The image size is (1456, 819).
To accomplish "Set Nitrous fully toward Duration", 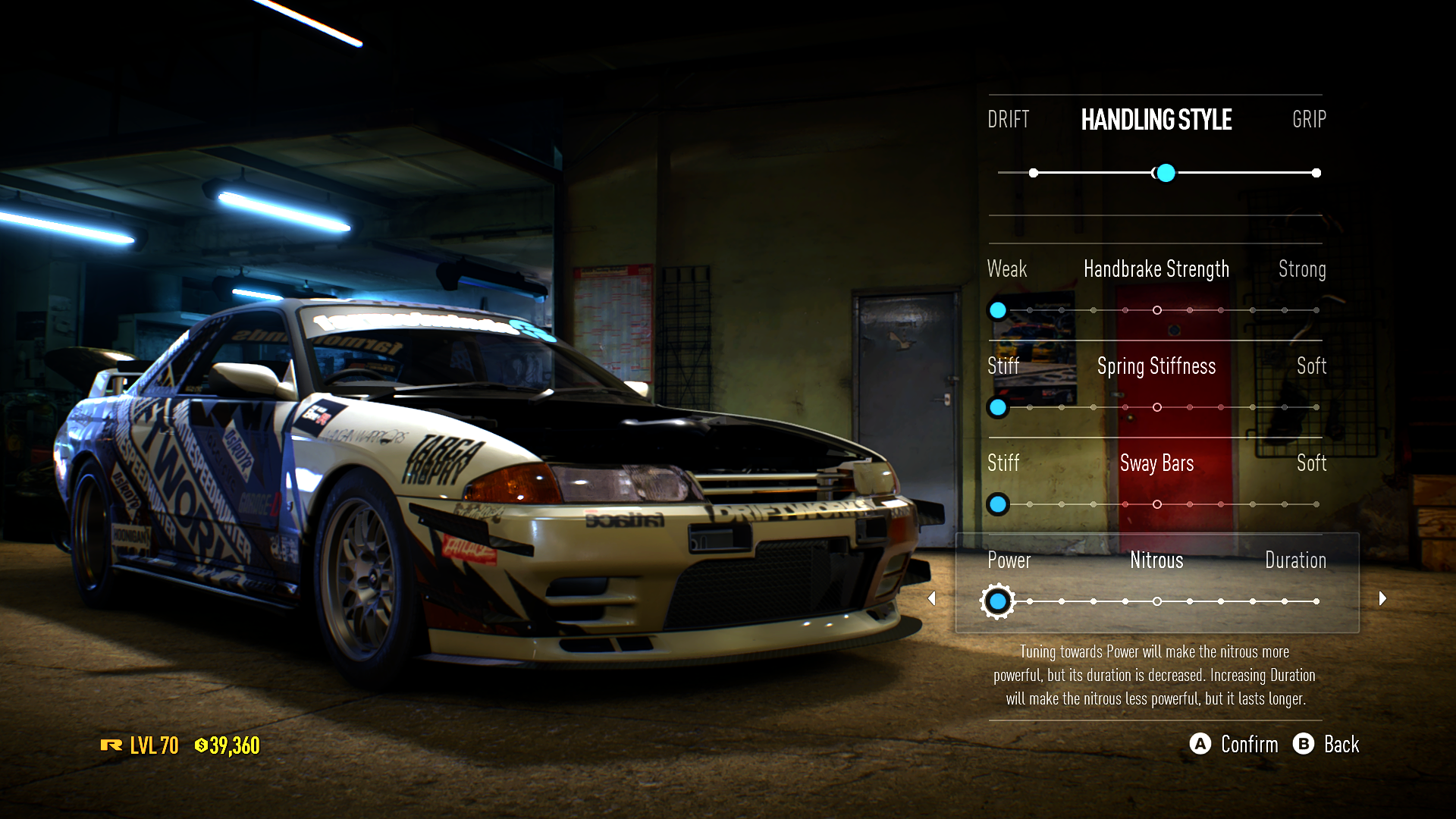I will click(1316, 601).
